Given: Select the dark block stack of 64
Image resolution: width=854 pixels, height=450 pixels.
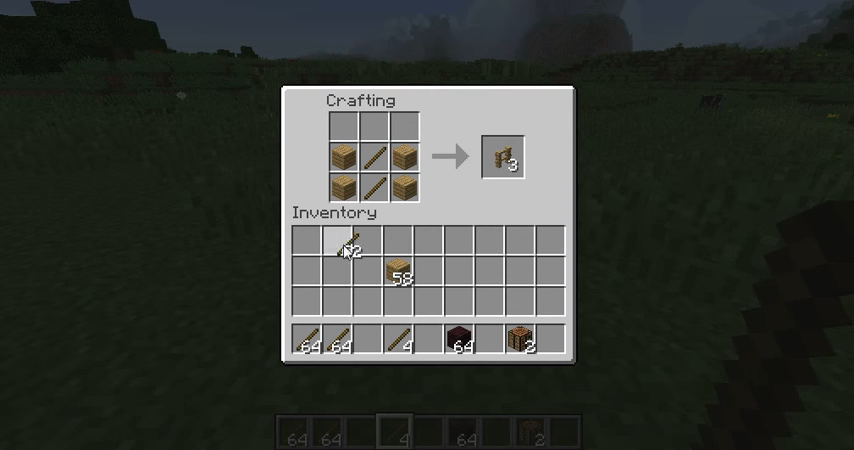Looking at the screenshot, I should pos(459,339).
